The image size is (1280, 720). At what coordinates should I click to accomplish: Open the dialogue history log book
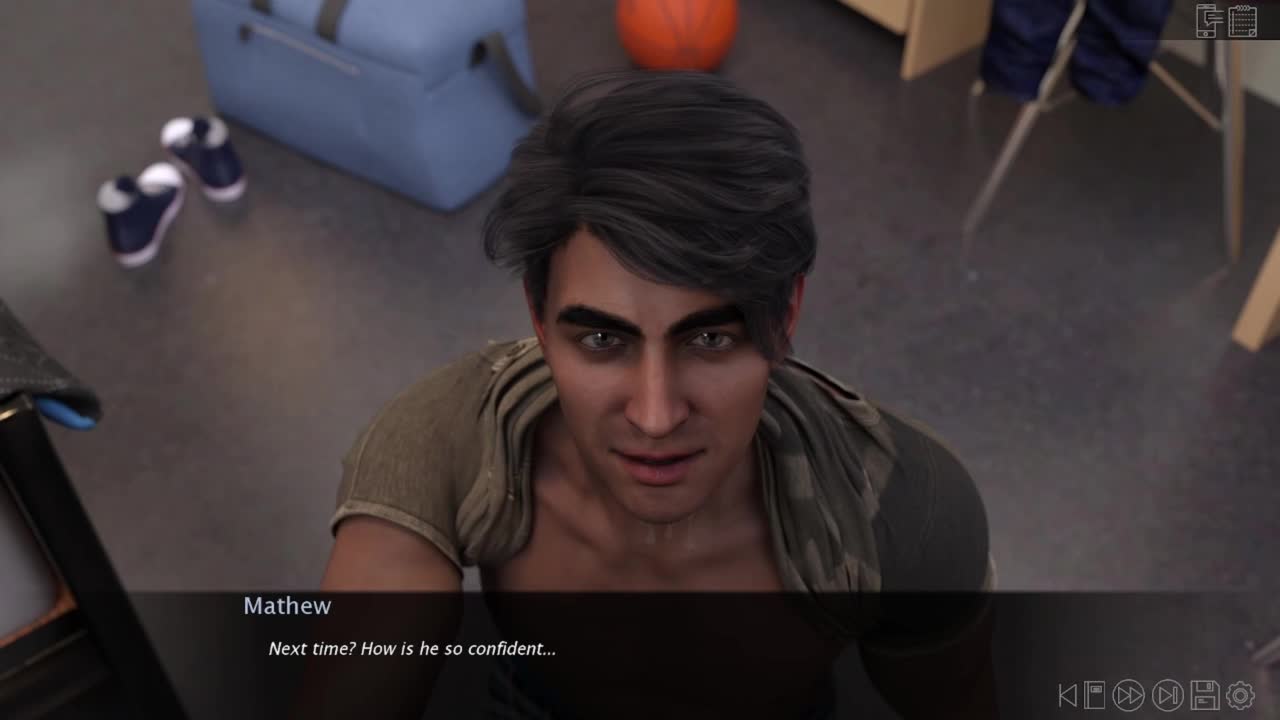[1095, 695]
